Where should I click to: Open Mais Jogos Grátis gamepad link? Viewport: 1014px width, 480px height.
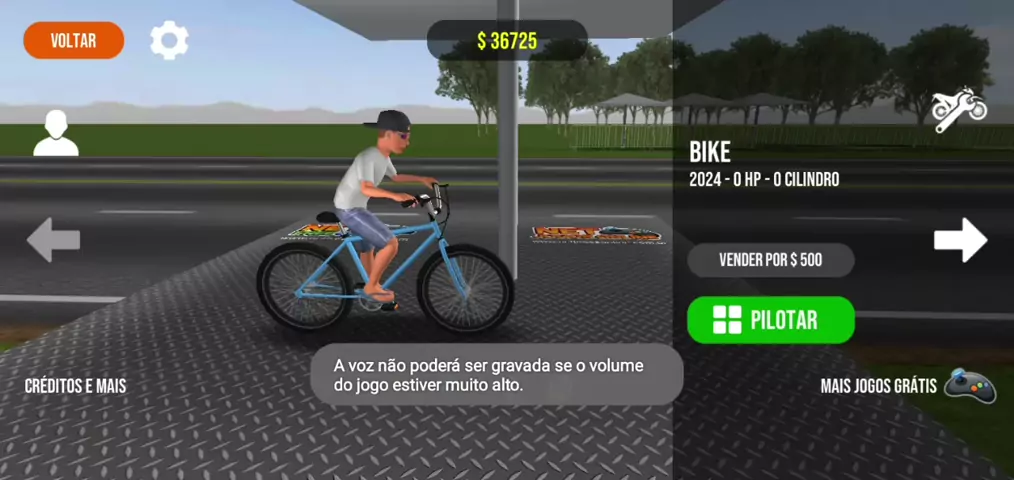pos(908,385)
